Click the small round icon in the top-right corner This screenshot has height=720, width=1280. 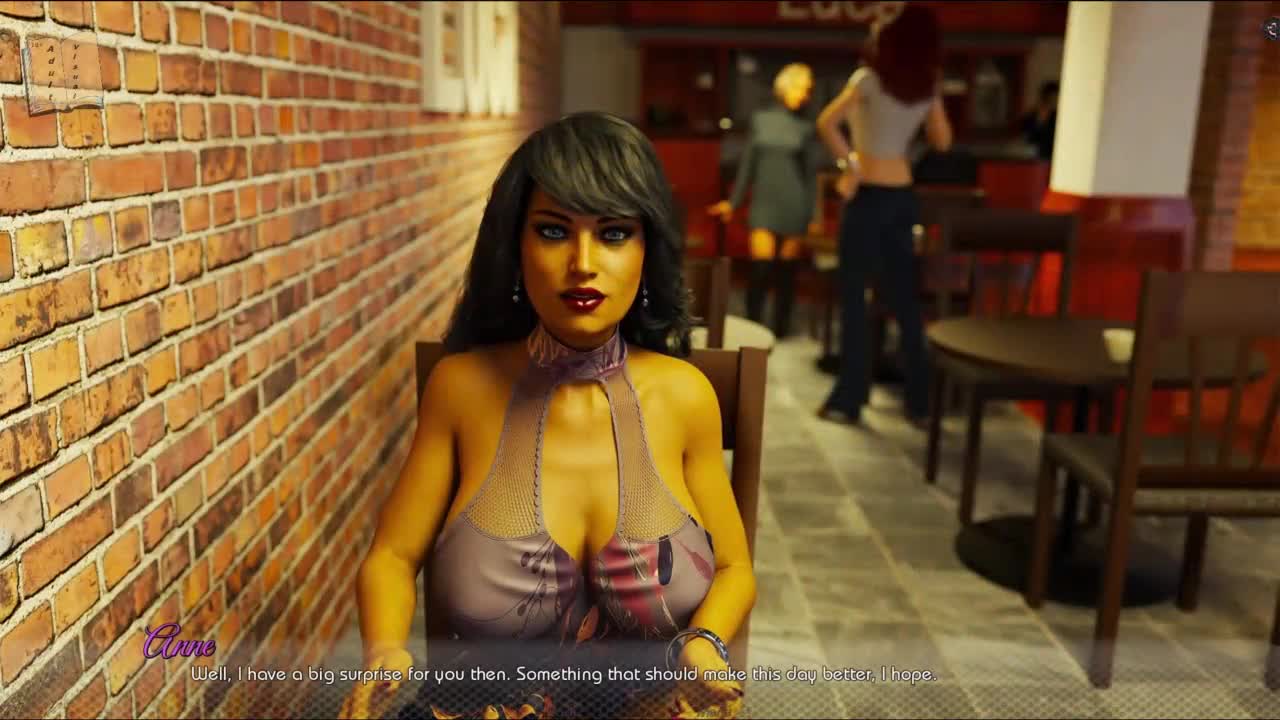pyautogui.click(x=1271, y=29)
